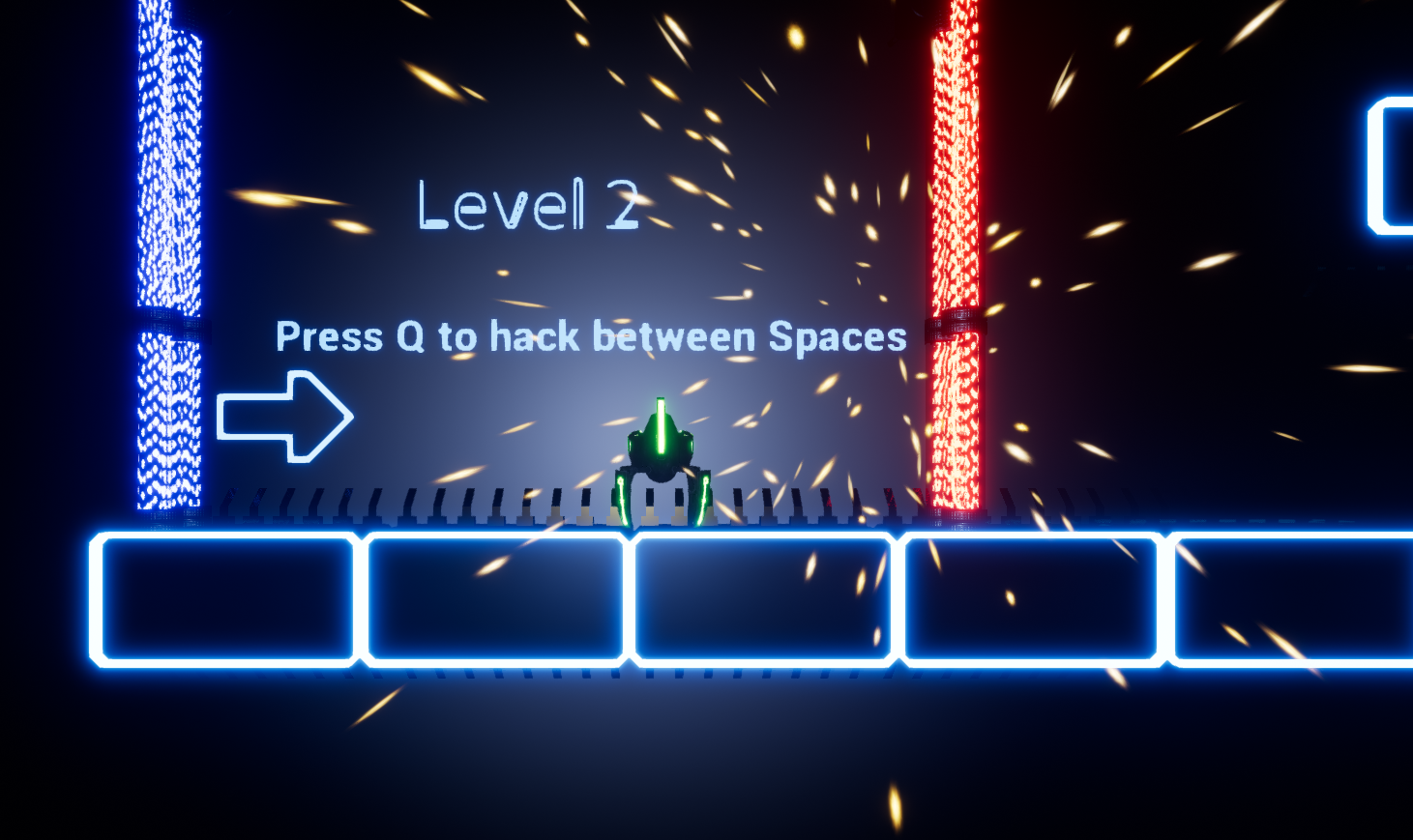Screen dimensions: 1413x840
Task: Expand the rightmost partial floor tile
Action: (1296, 597)
